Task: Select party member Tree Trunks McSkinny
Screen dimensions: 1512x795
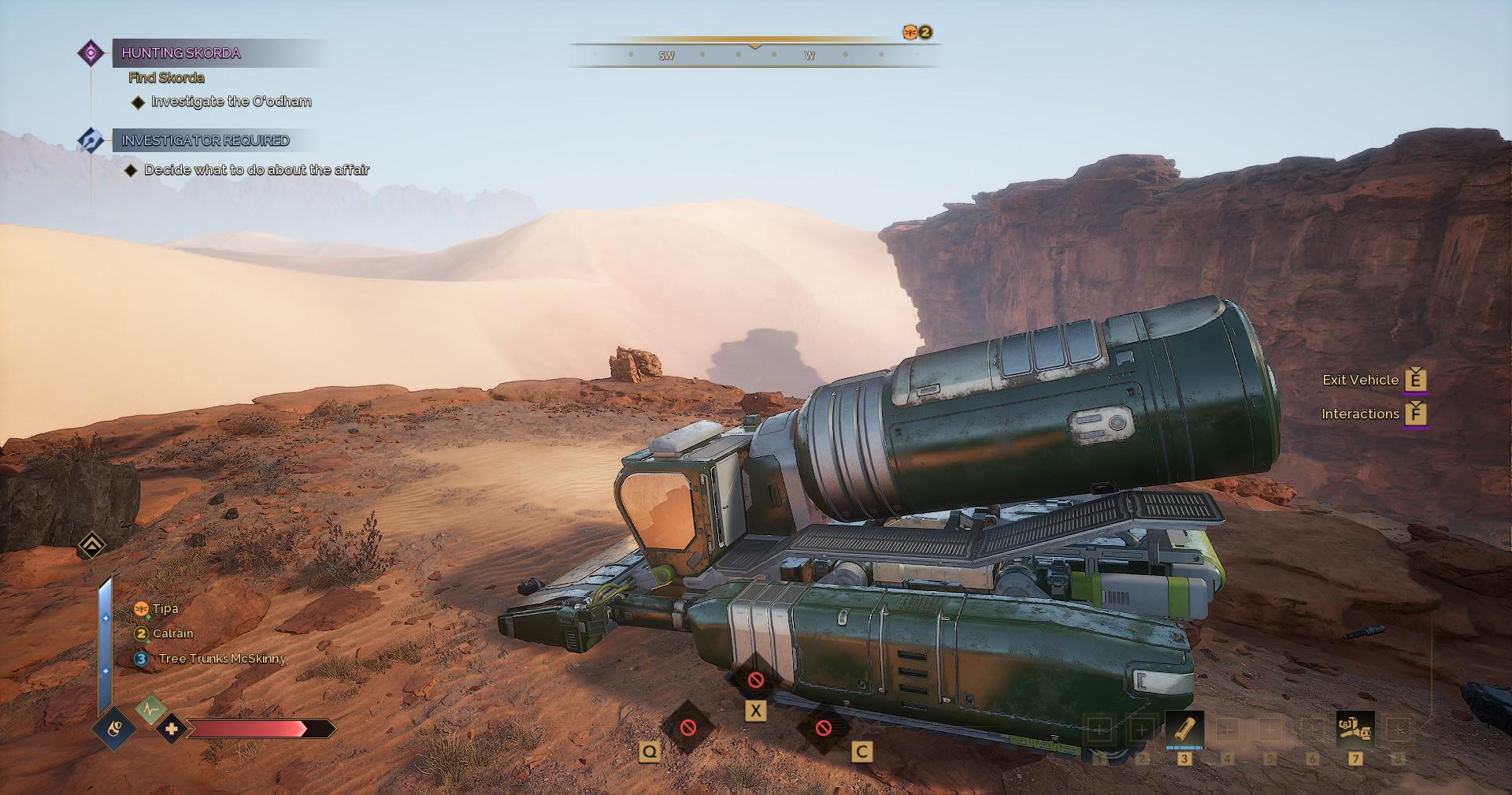Action: click(x=221, y=659)
